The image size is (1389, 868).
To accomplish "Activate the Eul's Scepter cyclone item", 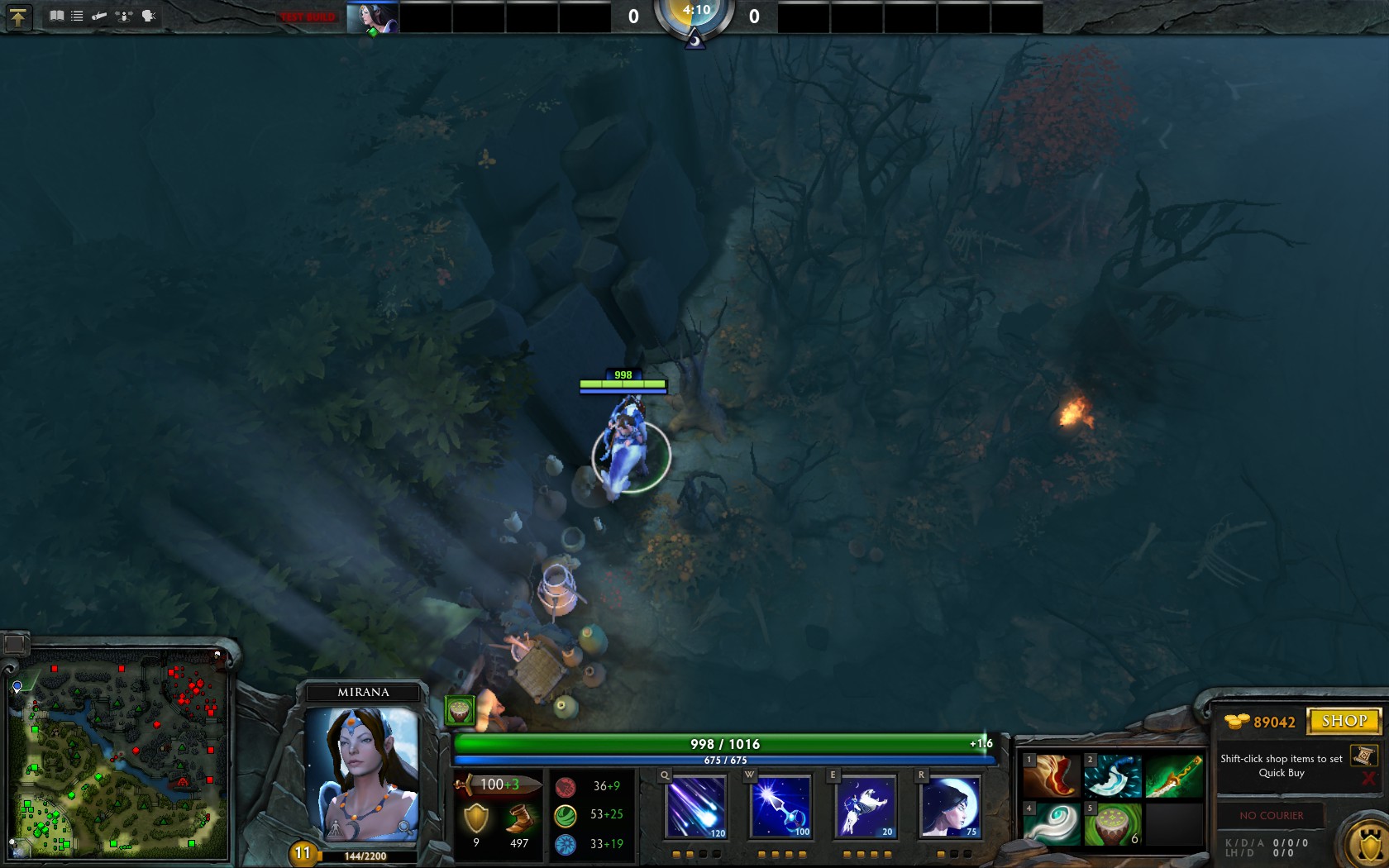I will [x=1052, y=824].
